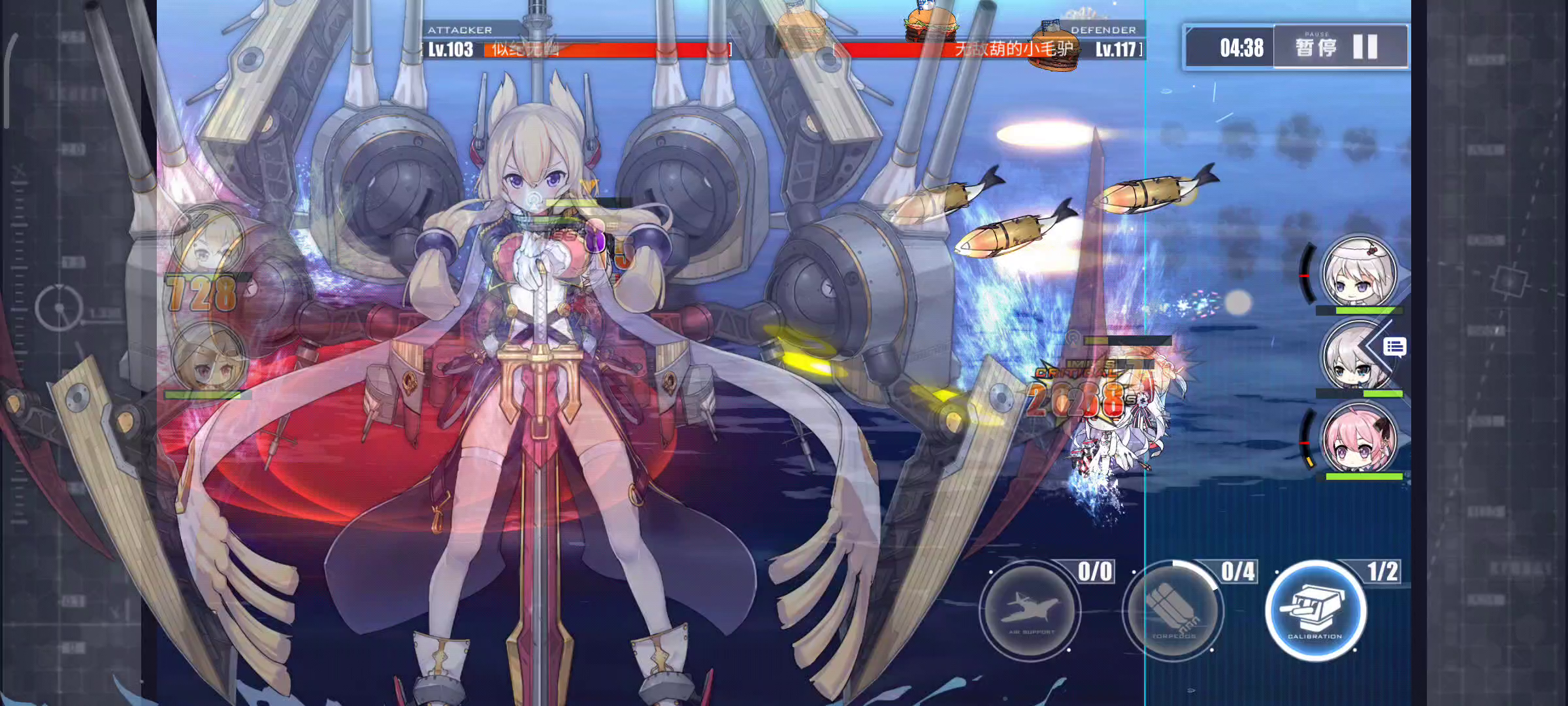This screenshot has height=706, width=1568.
Task: Activate the Calibration main gun skill
Action: pos(1315,611)
